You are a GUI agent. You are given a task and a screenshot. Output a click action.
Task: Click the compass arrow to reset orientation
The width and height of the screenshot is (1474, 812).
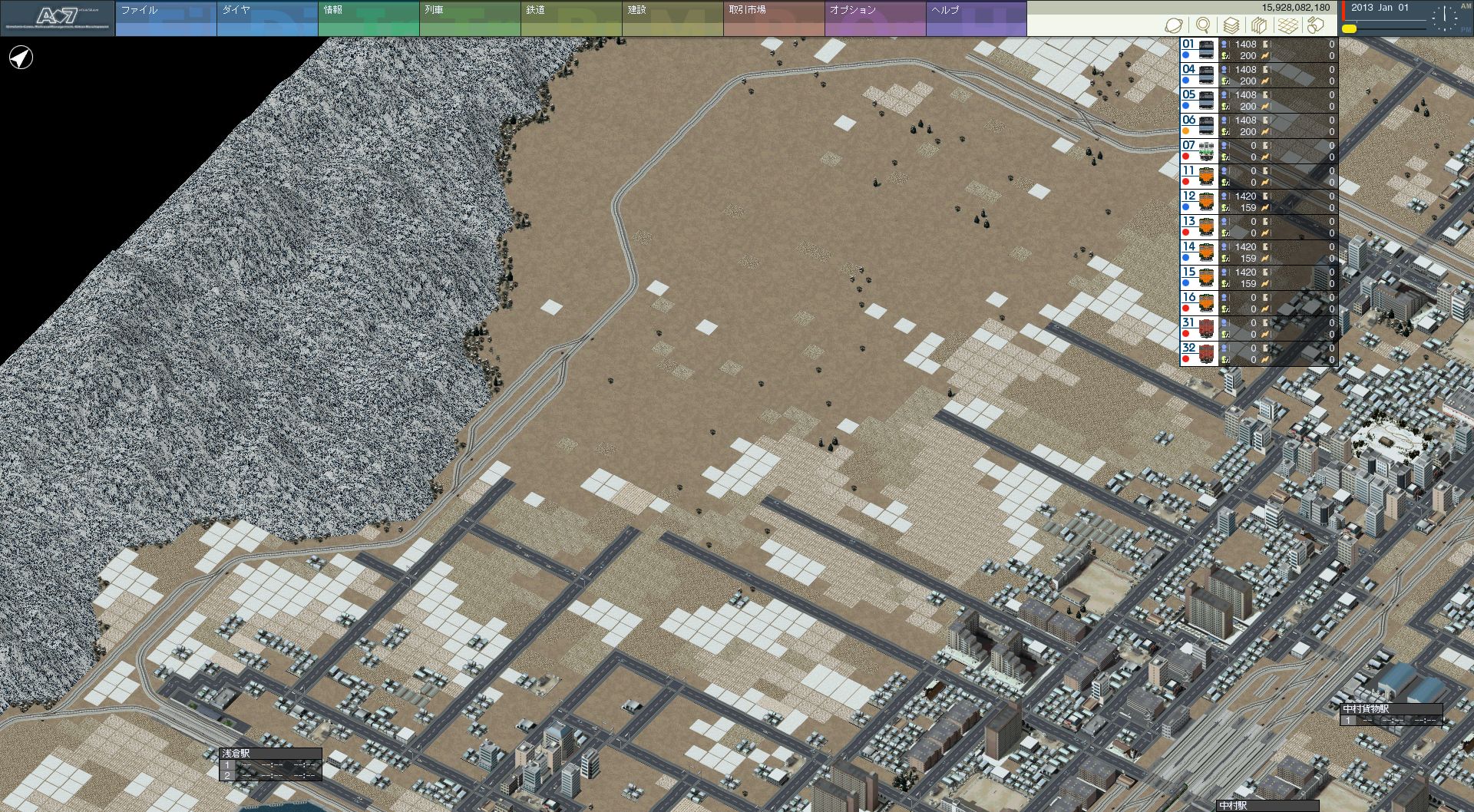[21, 58]
